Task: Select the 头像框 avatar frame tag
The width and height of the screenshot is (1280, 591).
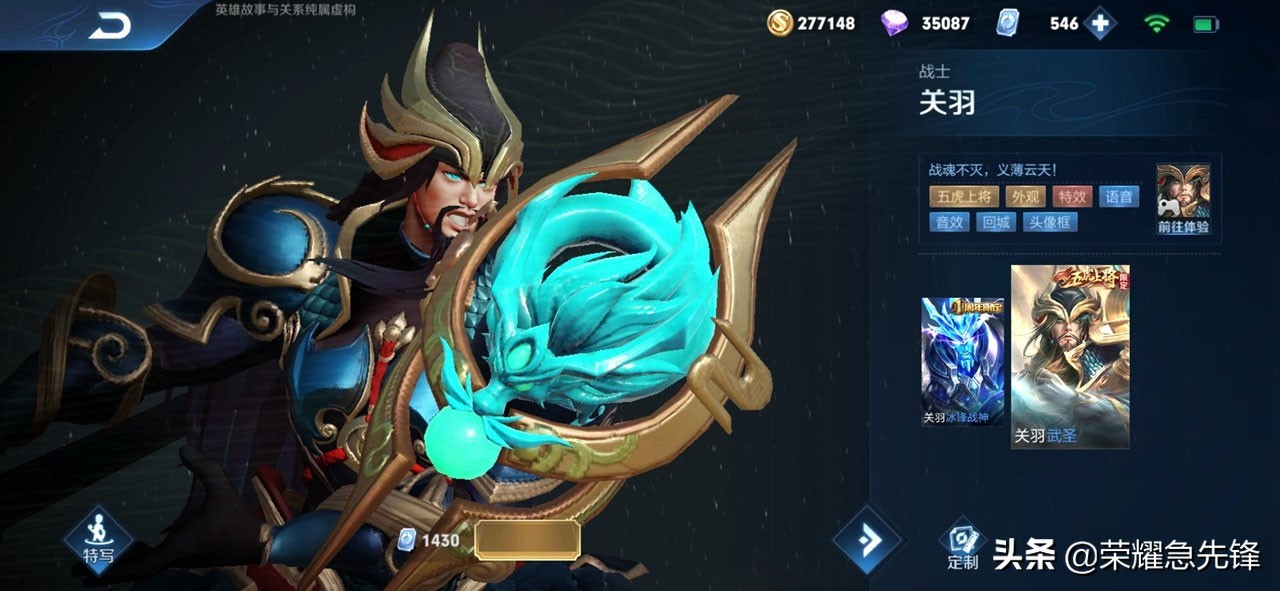Action: point(1049,222)
